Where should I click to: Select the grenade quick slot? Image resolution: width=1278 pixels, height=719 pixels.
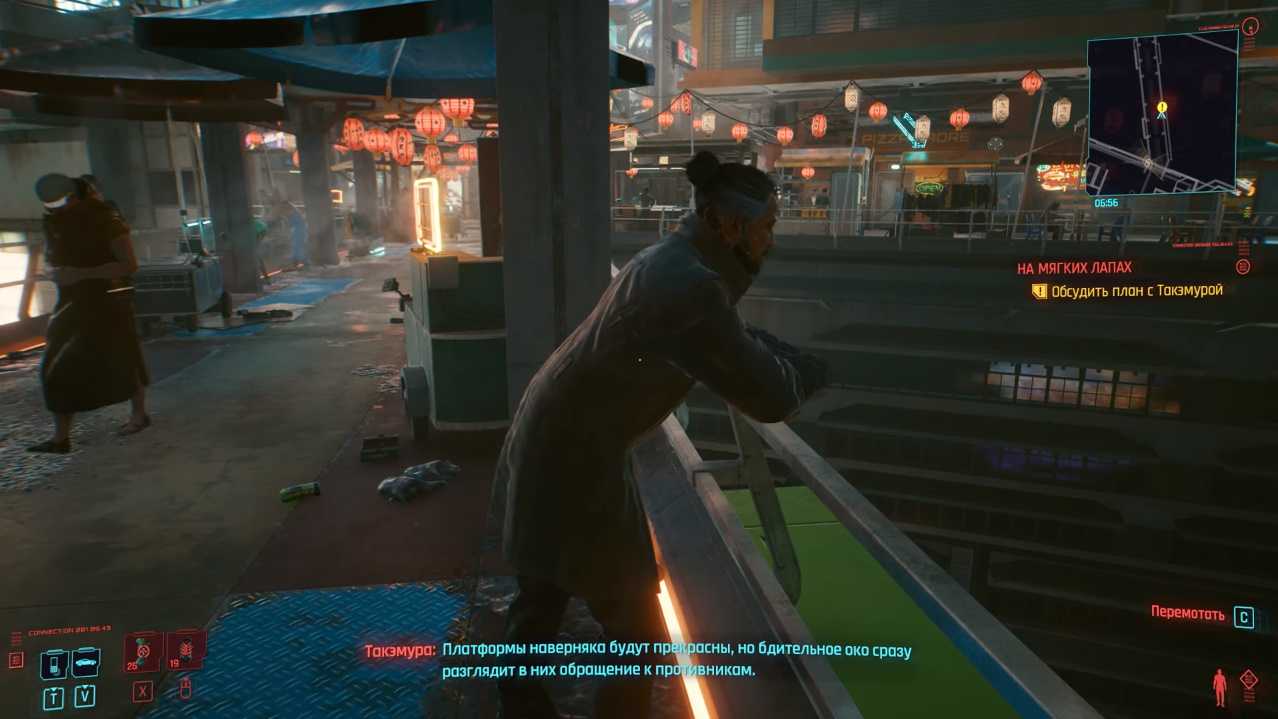tap(186, 651)
